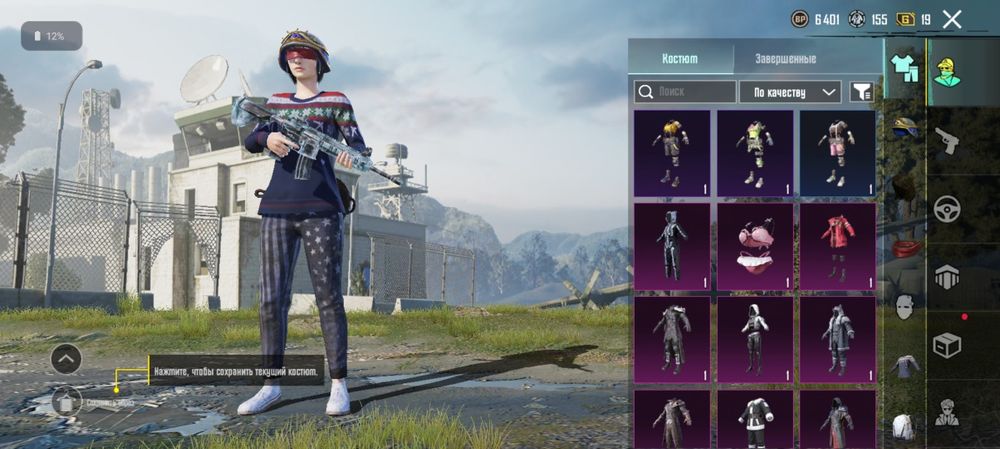The width and height of the screenshot is (1000, 449).
Task: Open the pistol weapons category
Action: point(946,140)
